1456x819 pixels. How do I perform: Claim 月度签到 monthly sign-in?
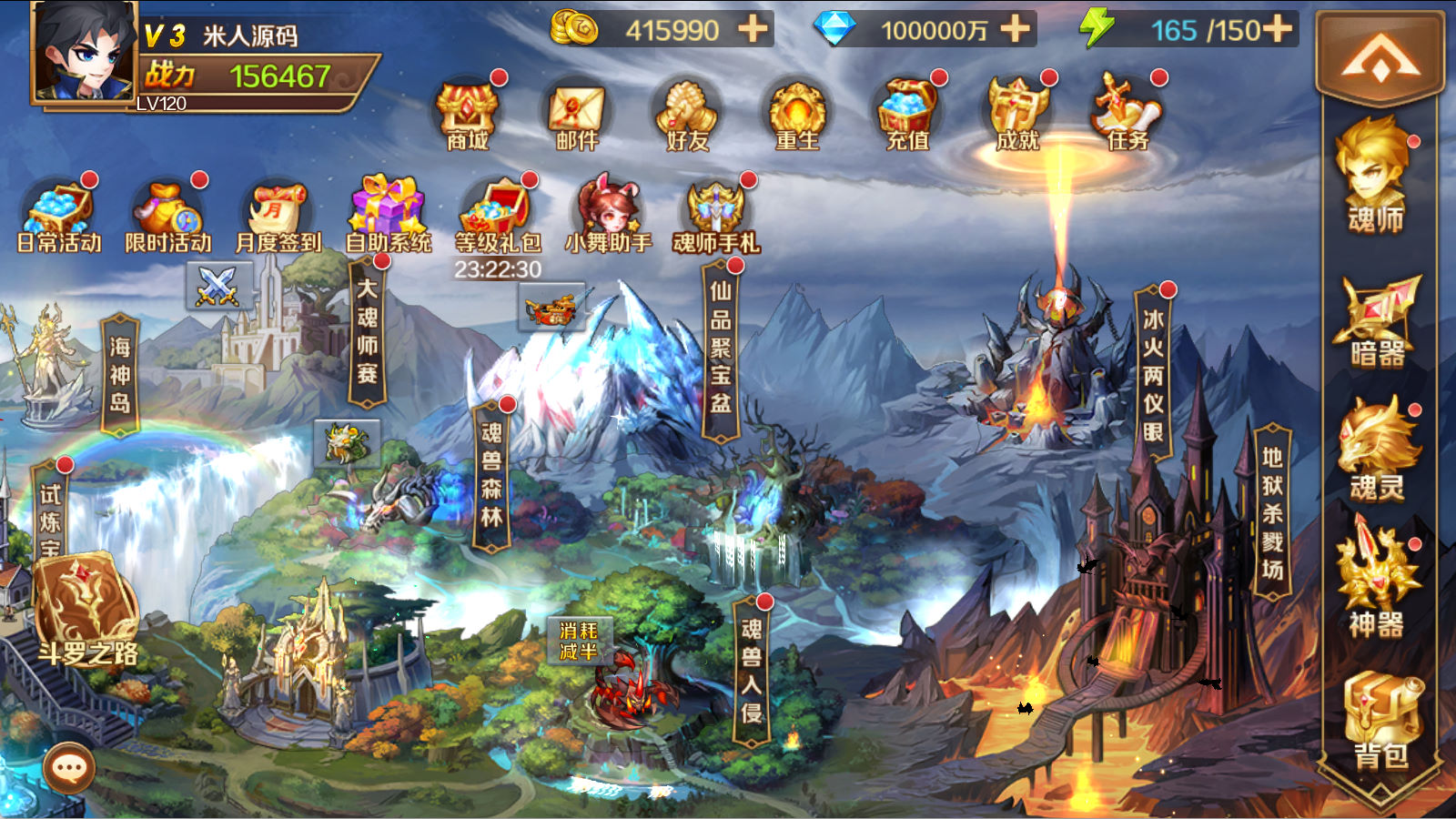coord(278,217)
